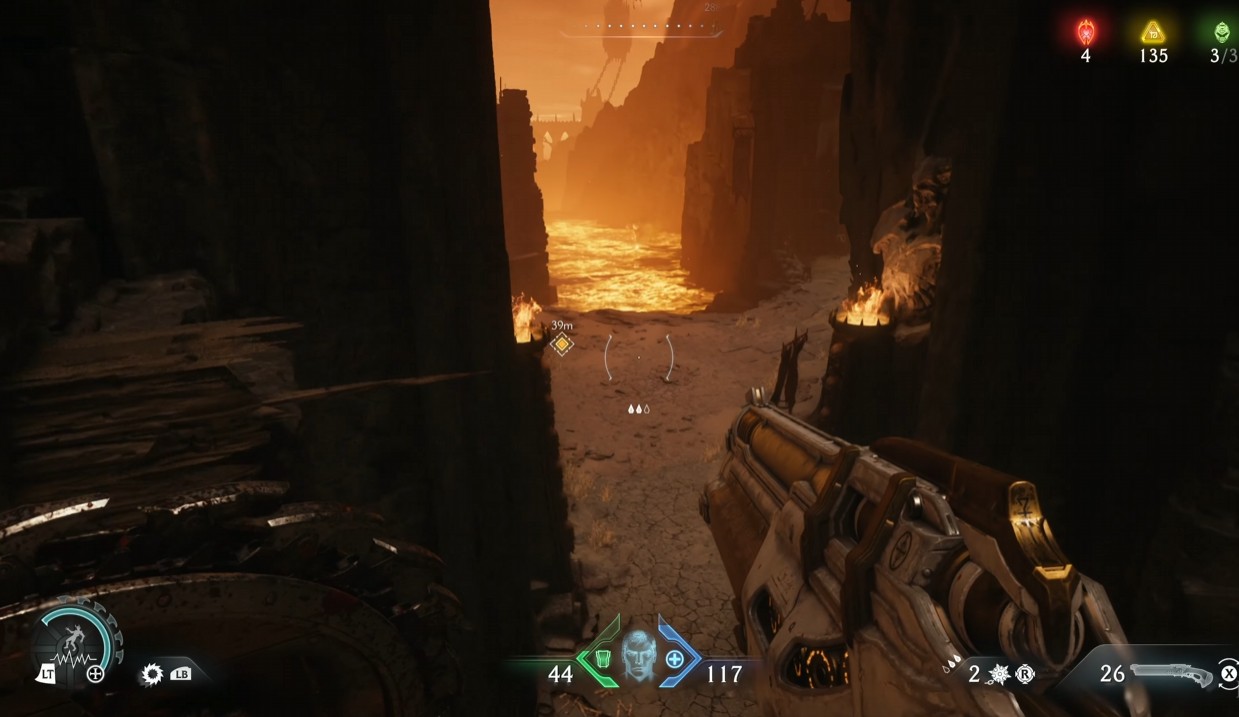Select the green armor icon
This screenshot has height=717, width=1239.
point(601,659)
